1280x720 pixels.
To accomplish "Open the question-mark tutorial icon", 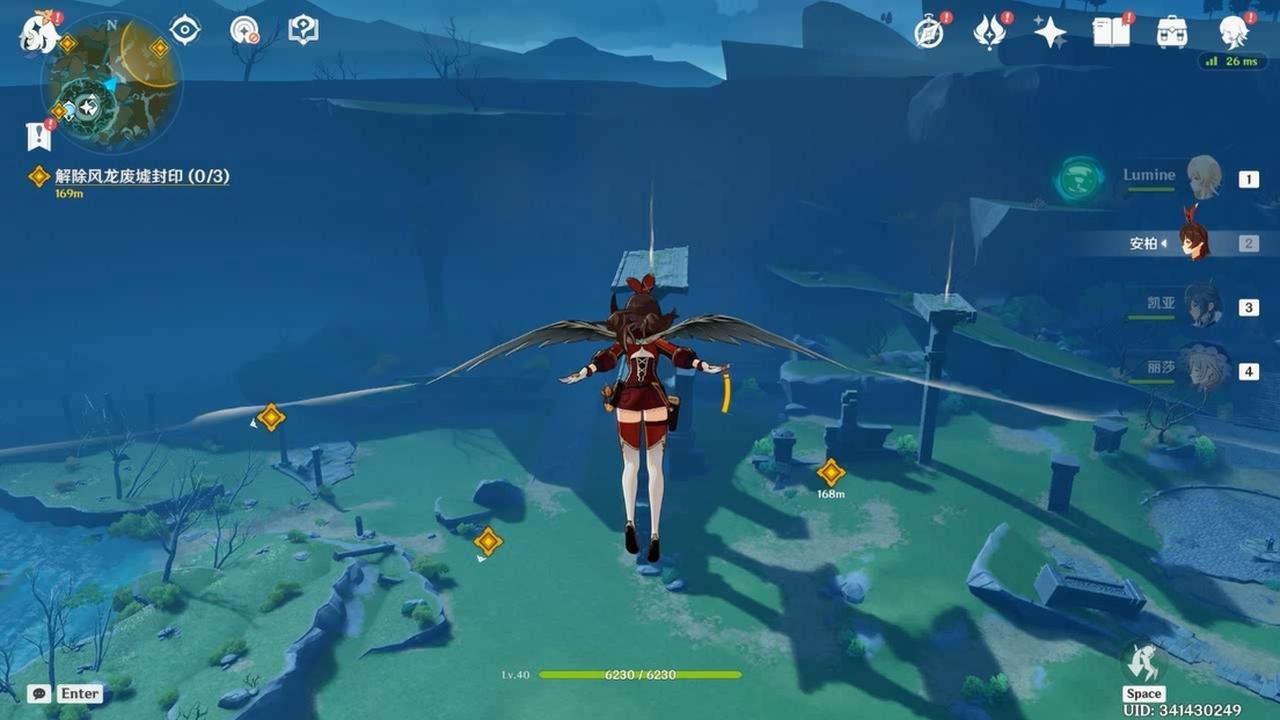I will 303,30.
